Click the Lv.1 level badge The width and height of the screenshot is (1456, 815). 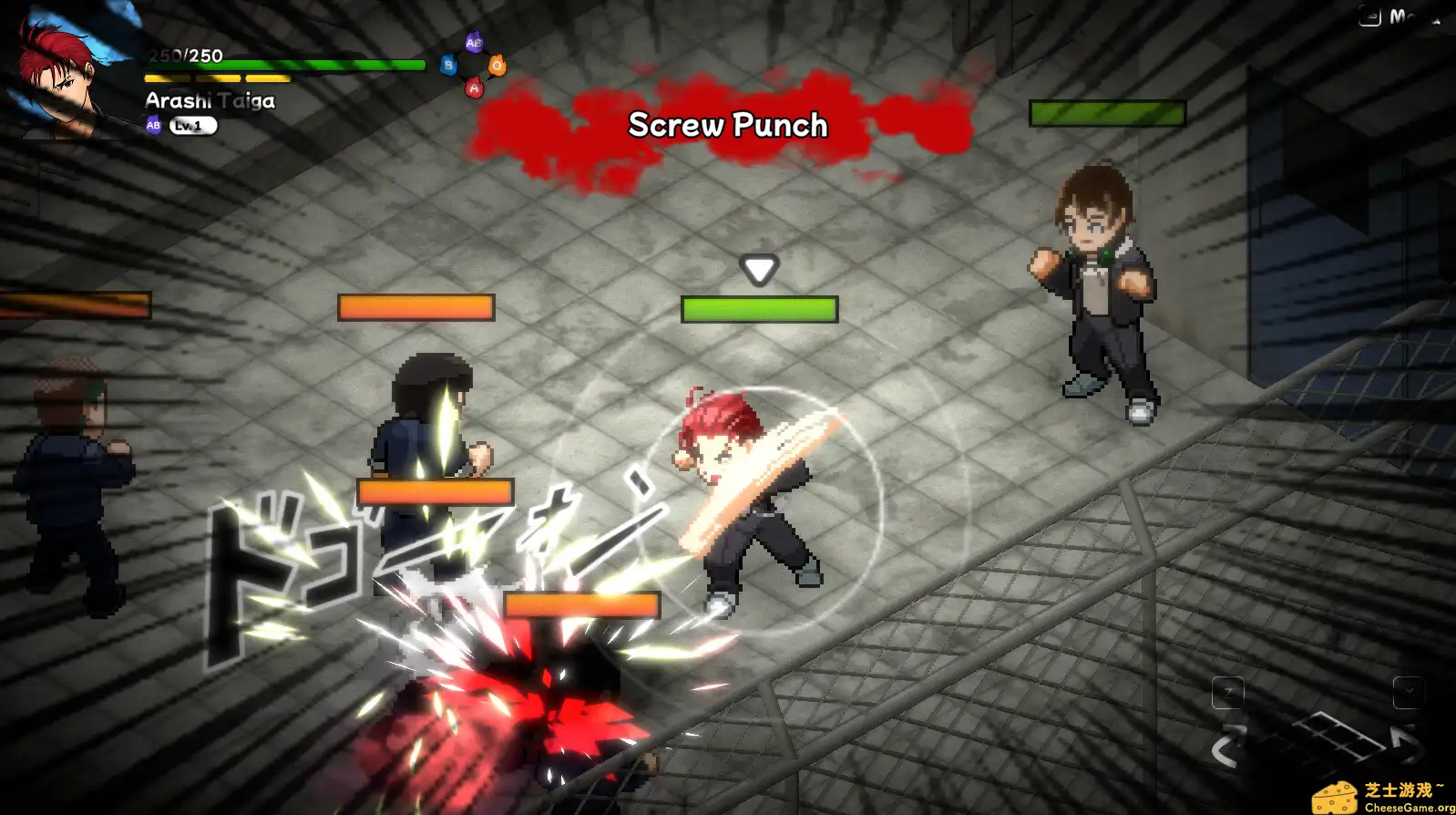click(x=195, y=126)
